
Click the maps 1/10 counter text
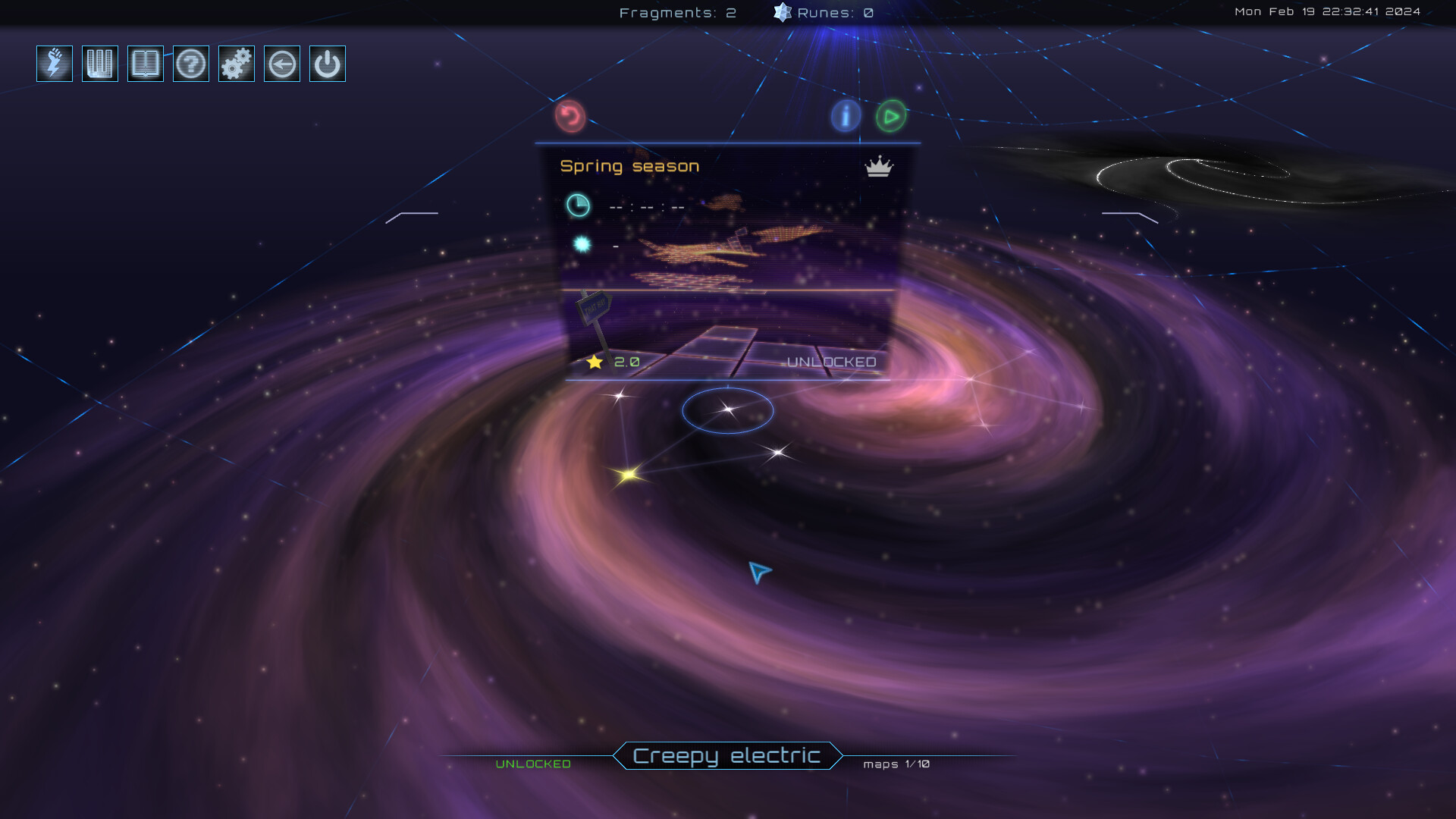coord(898,764)
